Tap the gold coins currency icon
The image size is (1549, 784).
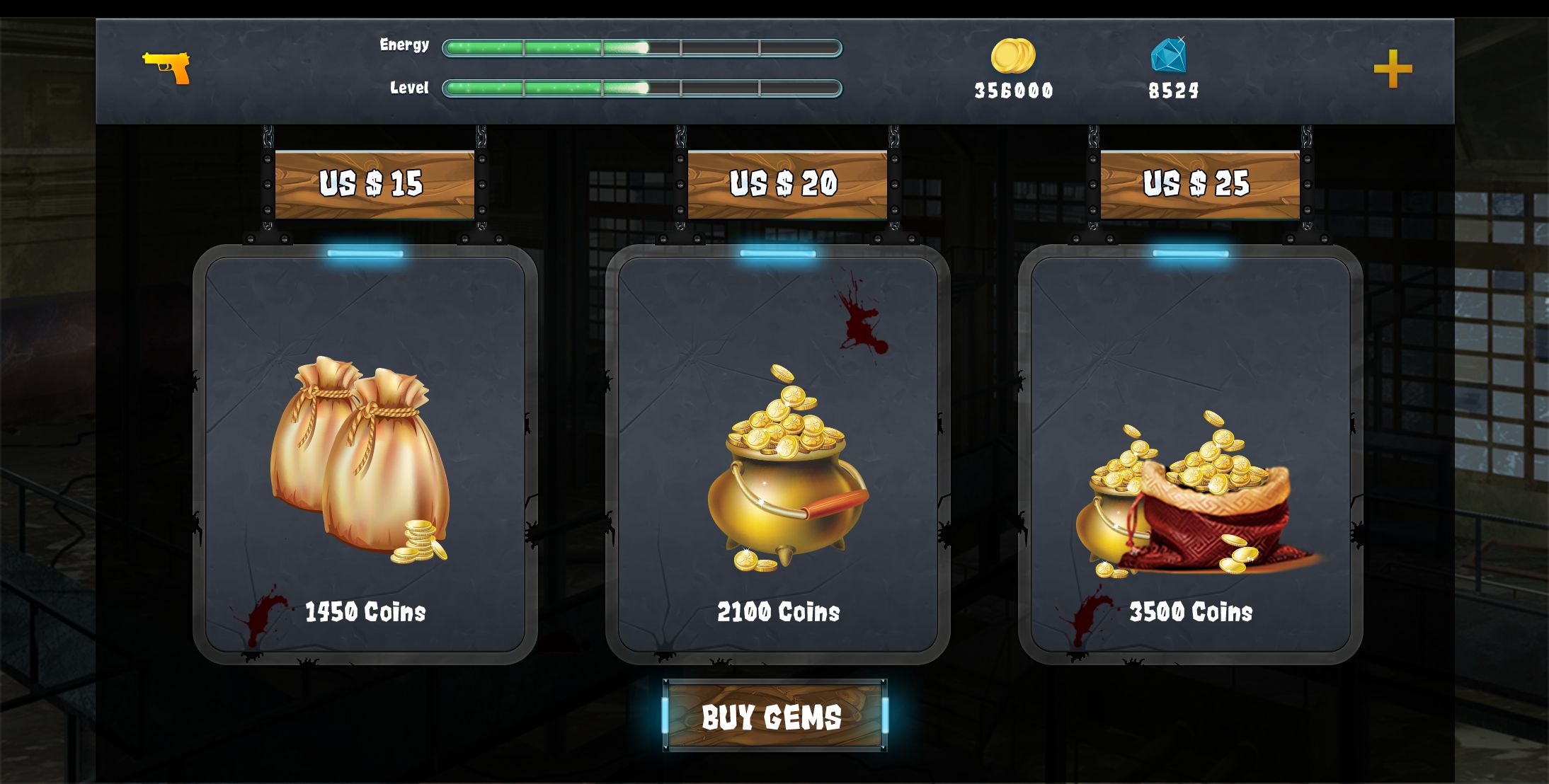1012,56
